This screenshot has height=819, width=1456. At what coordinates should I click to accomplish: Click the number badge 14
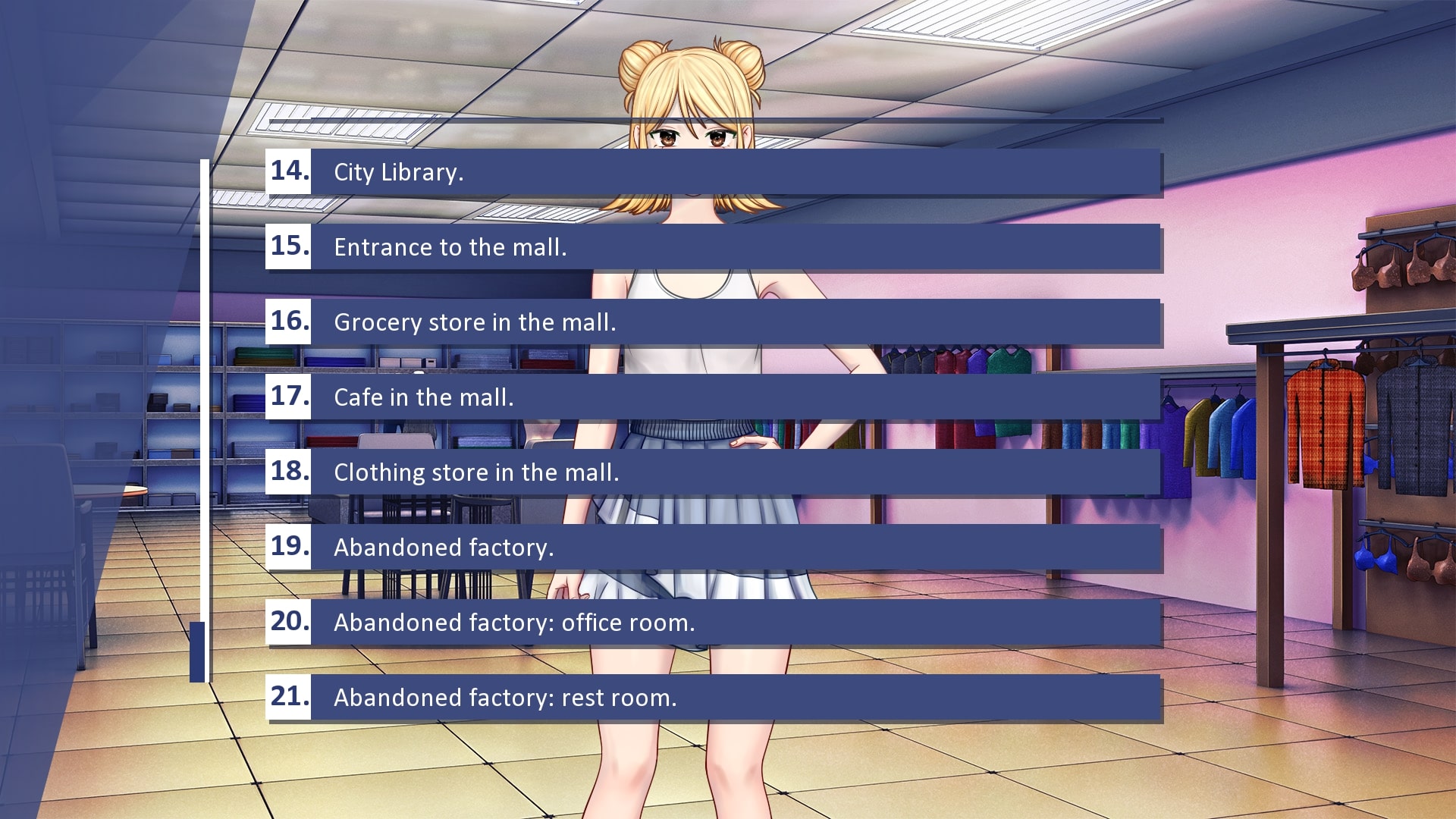(290, 171)
